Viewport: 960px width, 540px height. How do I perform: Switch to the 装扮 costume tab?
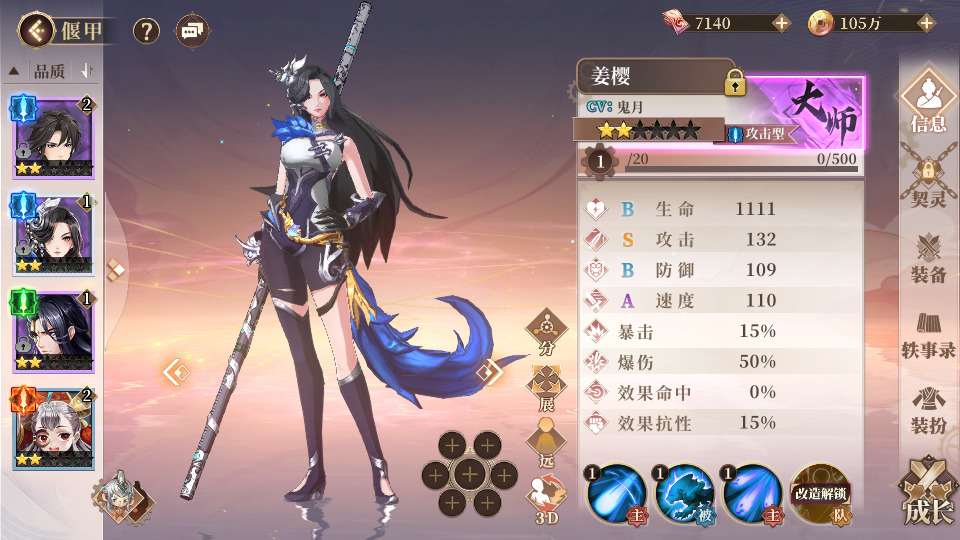coord(928,410)
